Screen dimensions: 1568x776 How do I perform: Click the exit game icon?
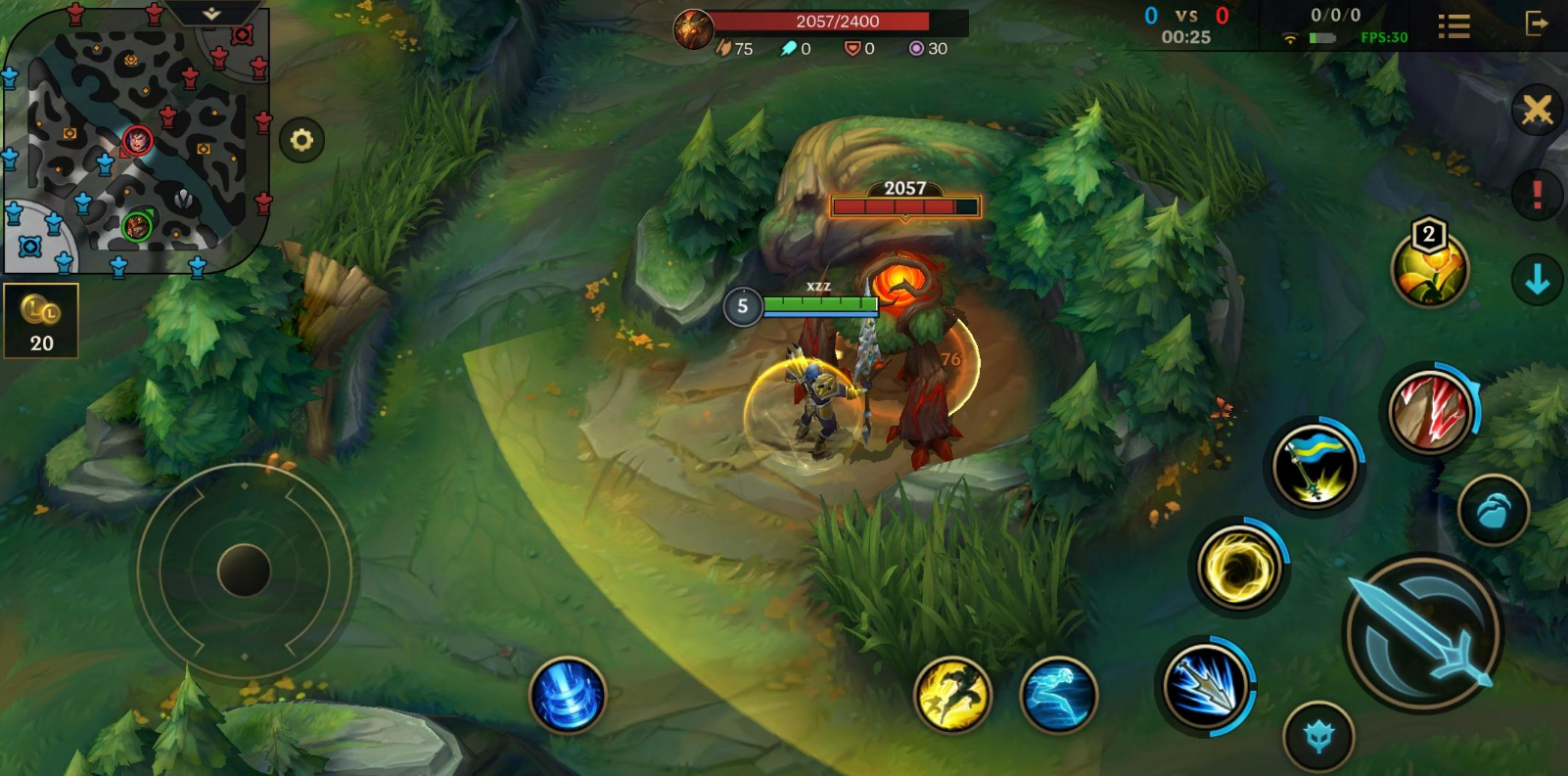(x=1536, y=23)
